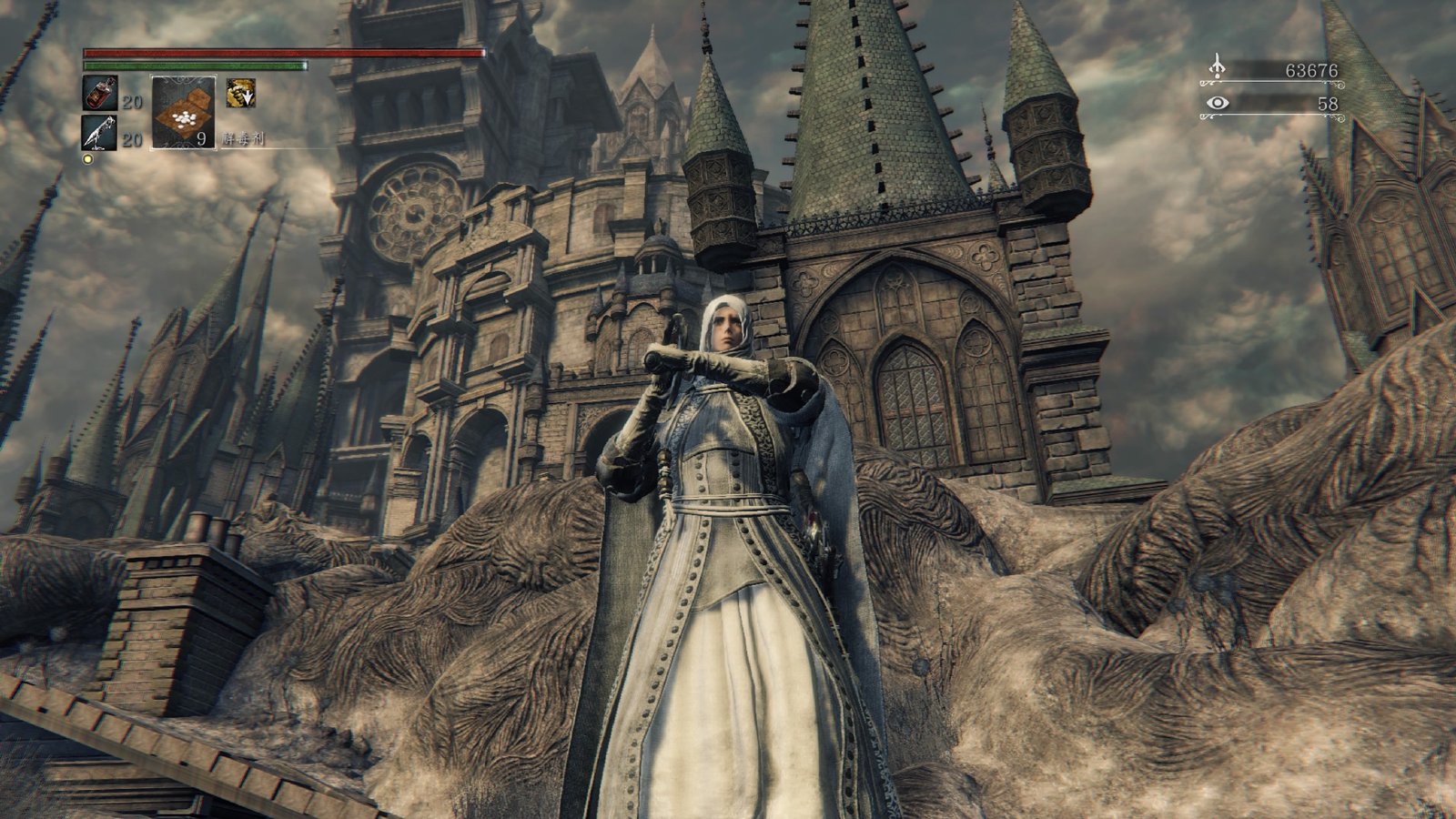Click the quicksilver bullet icon

pos(99,133)
